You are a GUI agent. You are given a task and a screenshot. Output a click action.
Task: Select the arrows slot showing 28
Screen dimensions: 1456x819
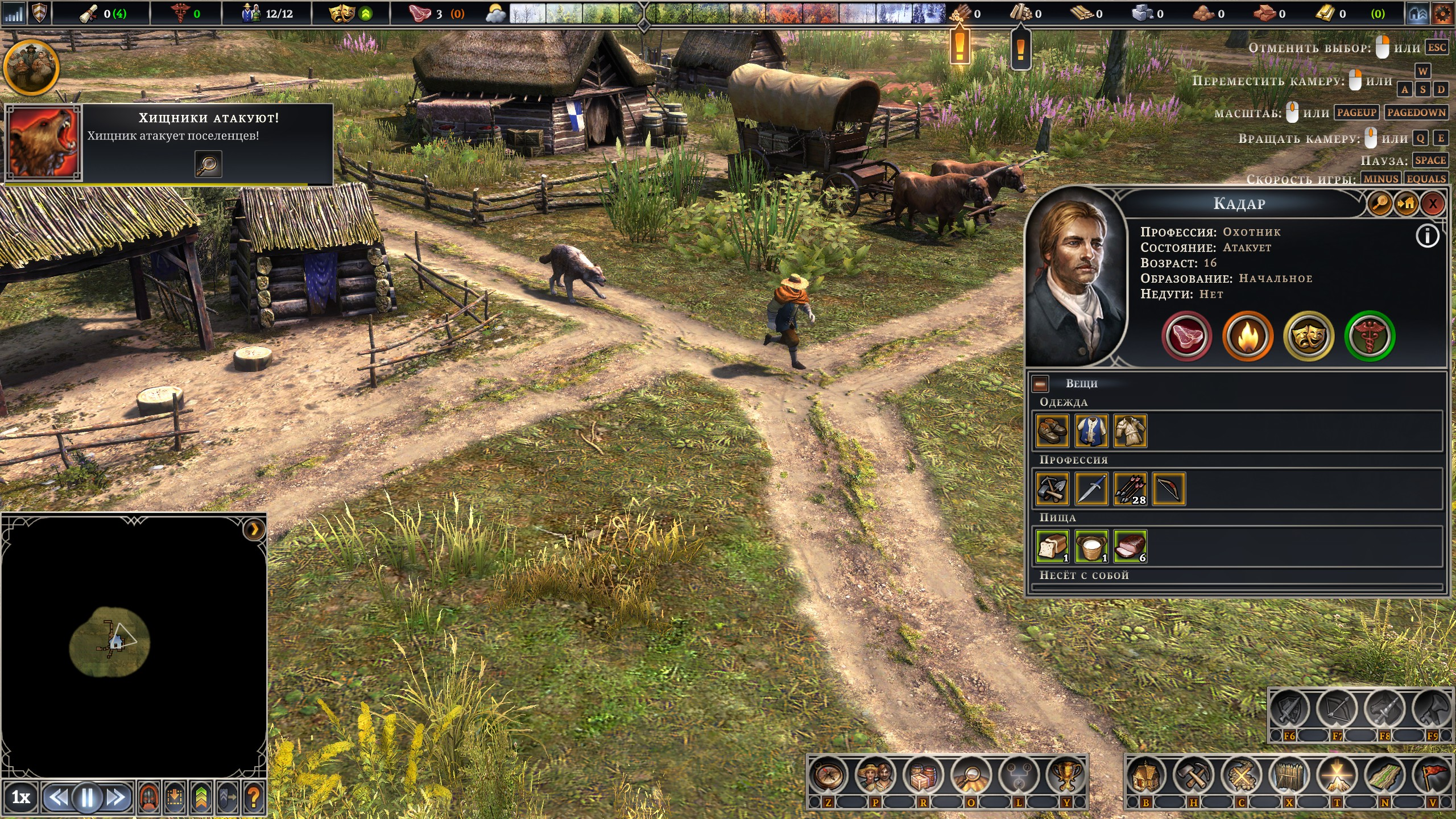click(1130, 489)
